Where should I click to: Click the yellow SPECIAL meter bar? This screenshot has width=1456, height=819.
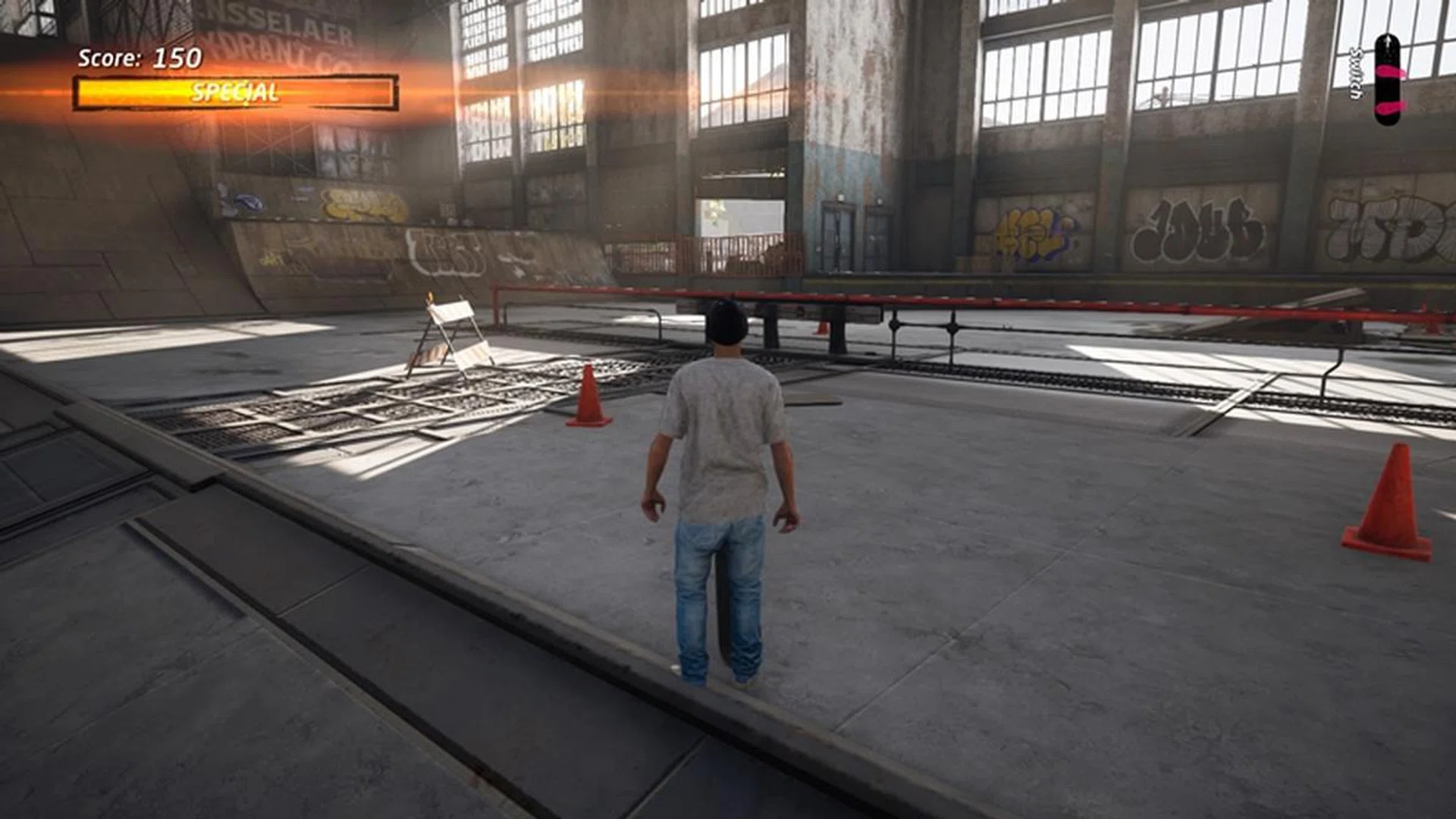(235, 93)
